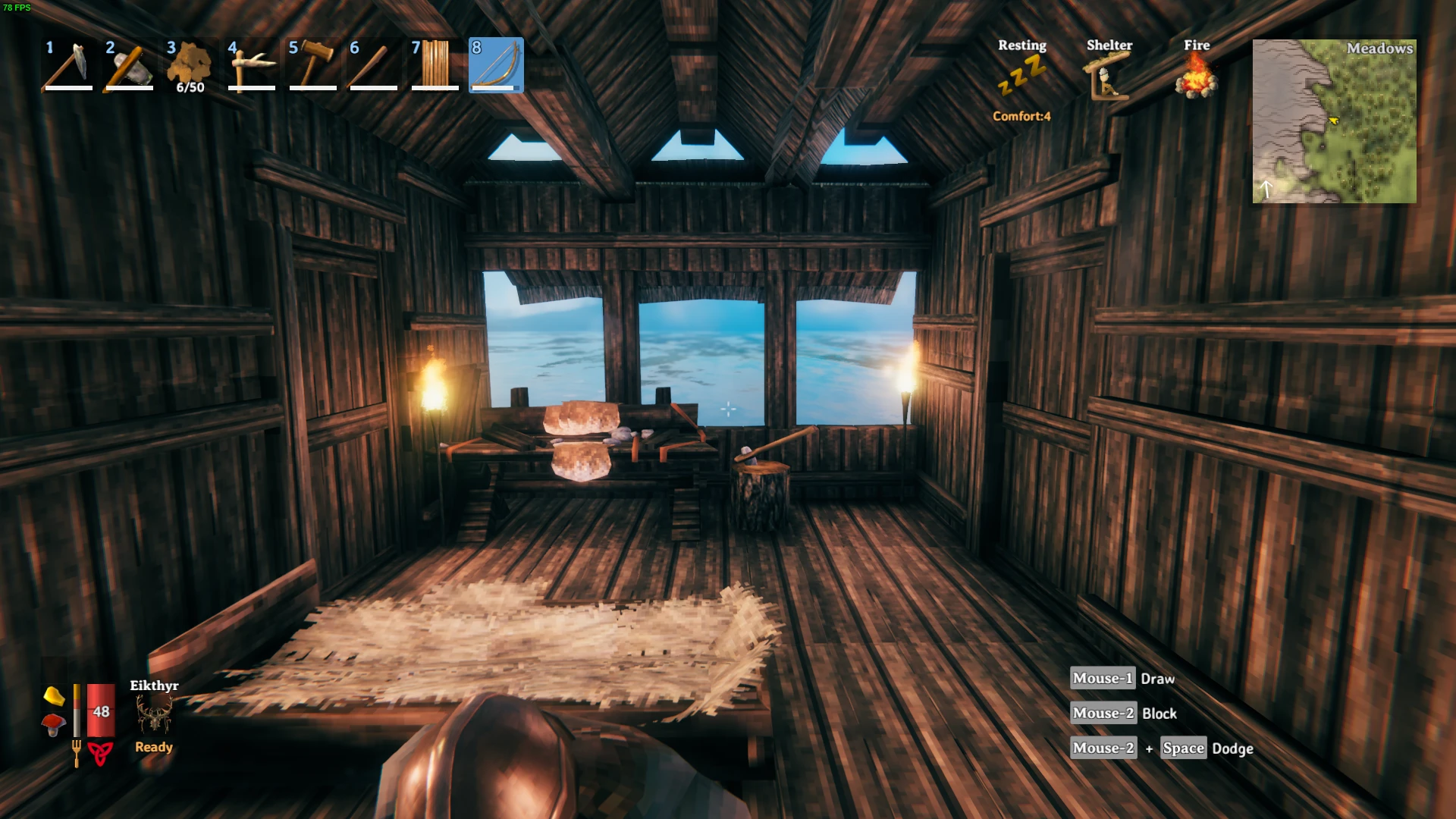This screenshot has height=819, width=1456.
Task: Equip the stone axe in hotbar slot 2
Action: [129, 66]
